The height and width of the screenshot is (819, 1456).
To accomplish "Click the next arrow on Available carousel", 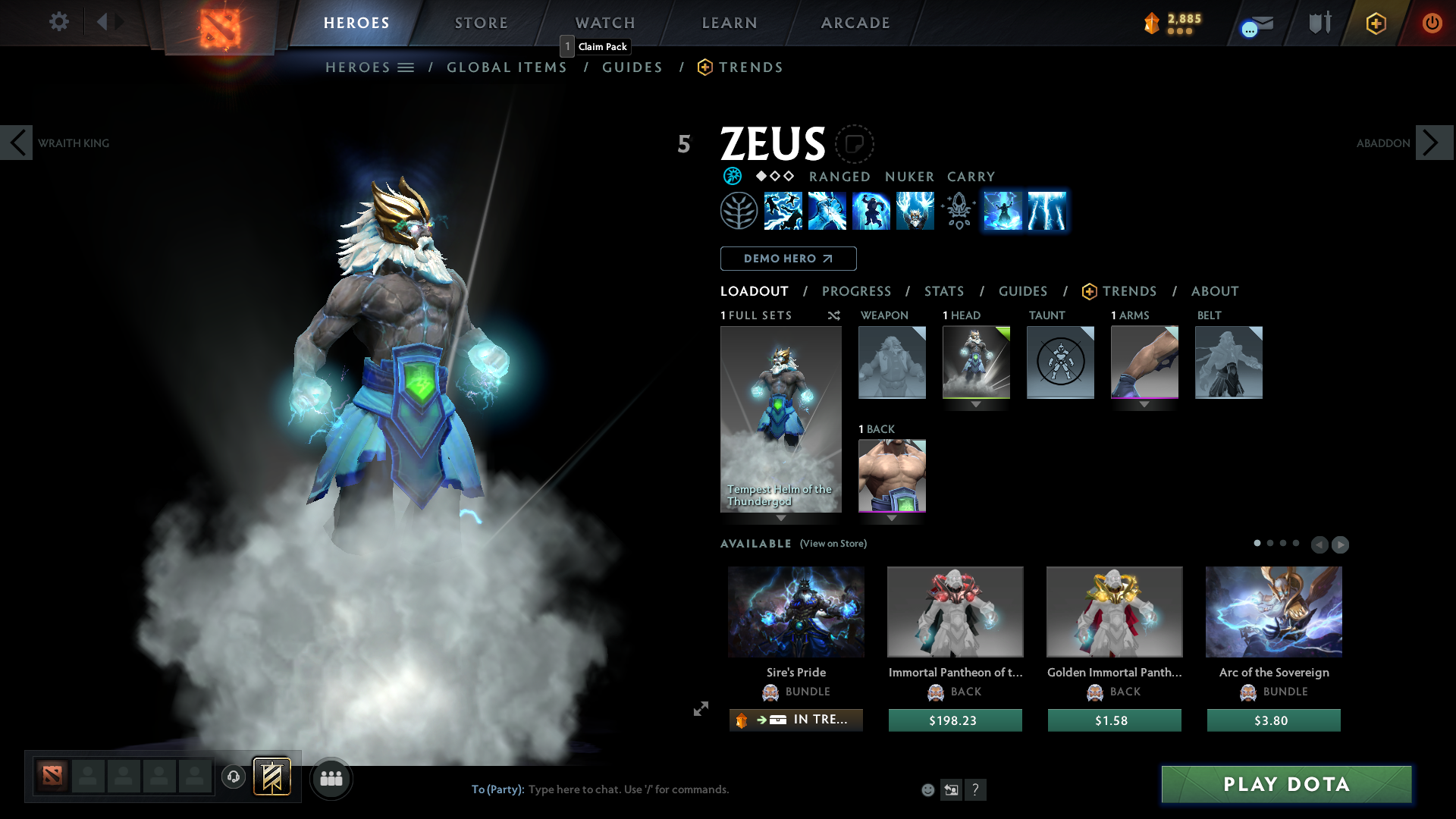I will (1340, 544).
